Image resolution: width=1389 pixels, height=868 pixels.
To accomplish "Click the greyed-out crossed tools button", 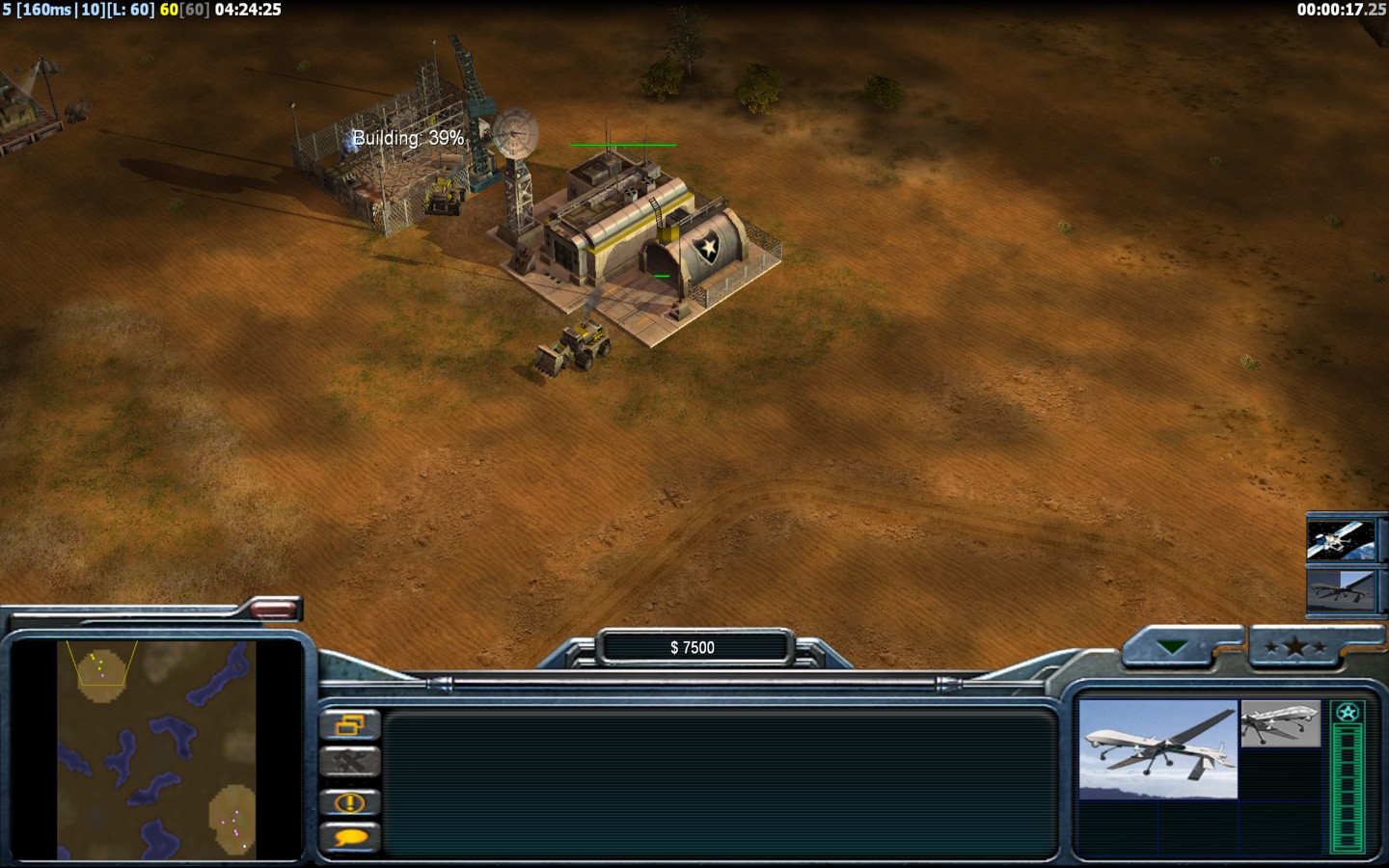I will [349, 763].
